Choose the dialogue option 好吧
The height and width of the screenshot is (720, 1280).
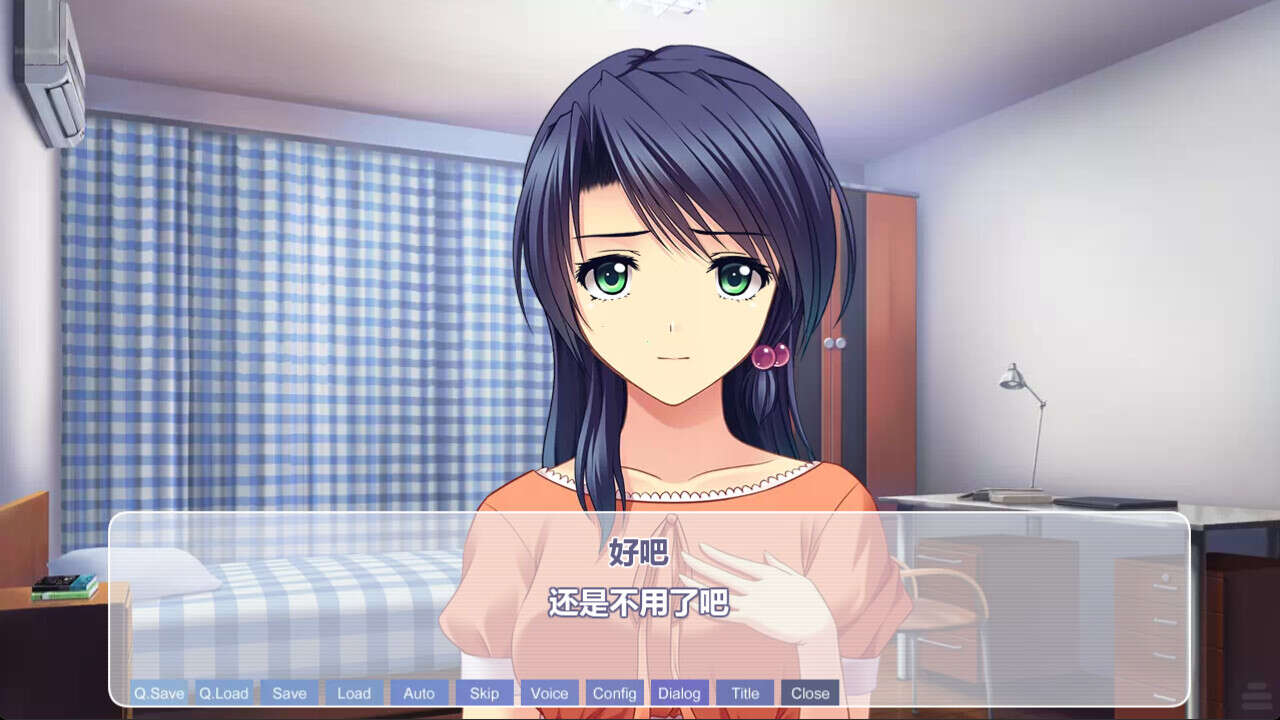638,553
